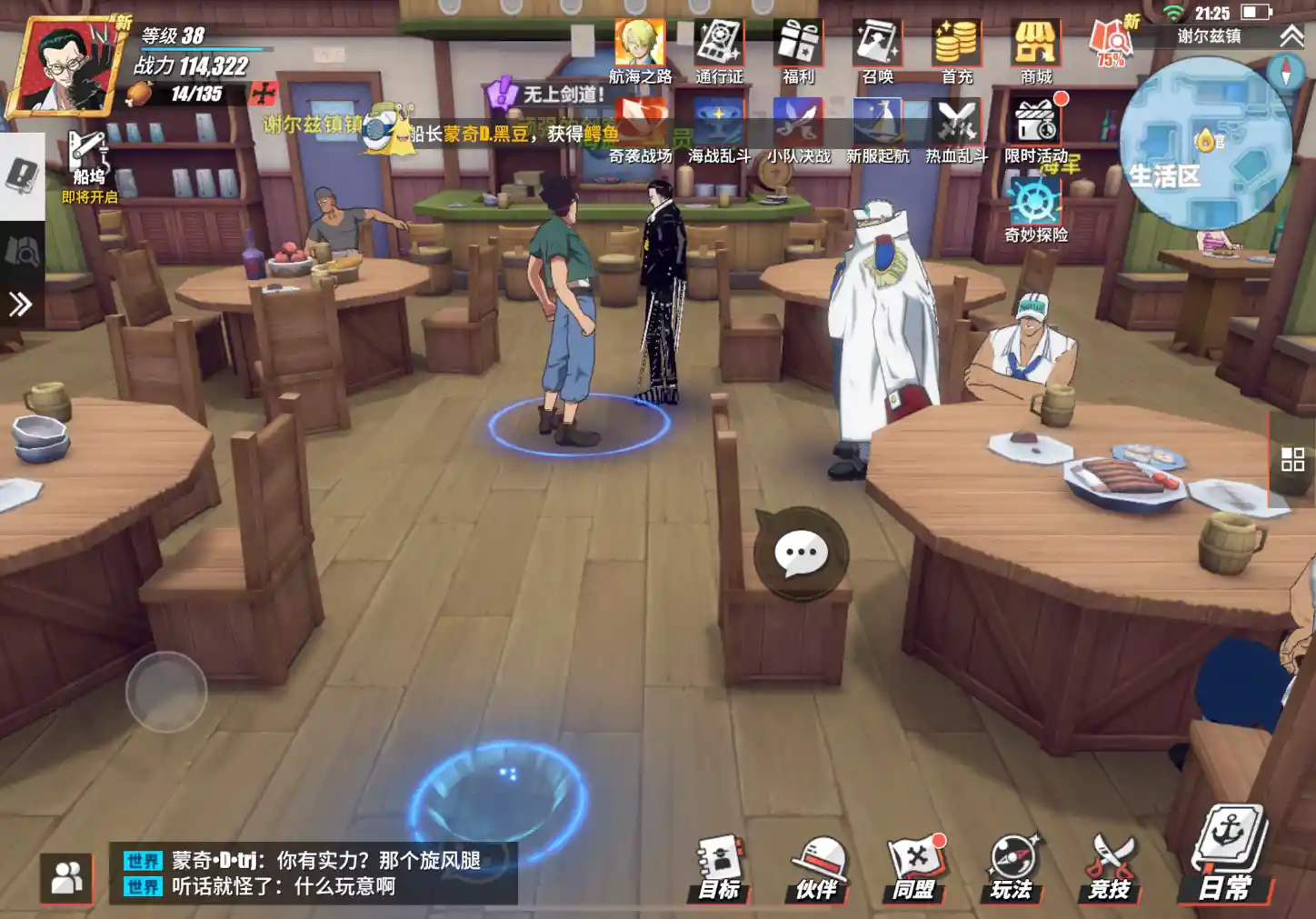1316x919 pixels.
Task: Open the 玩法 gameplay modes menu
Action: click(1012, 868)
